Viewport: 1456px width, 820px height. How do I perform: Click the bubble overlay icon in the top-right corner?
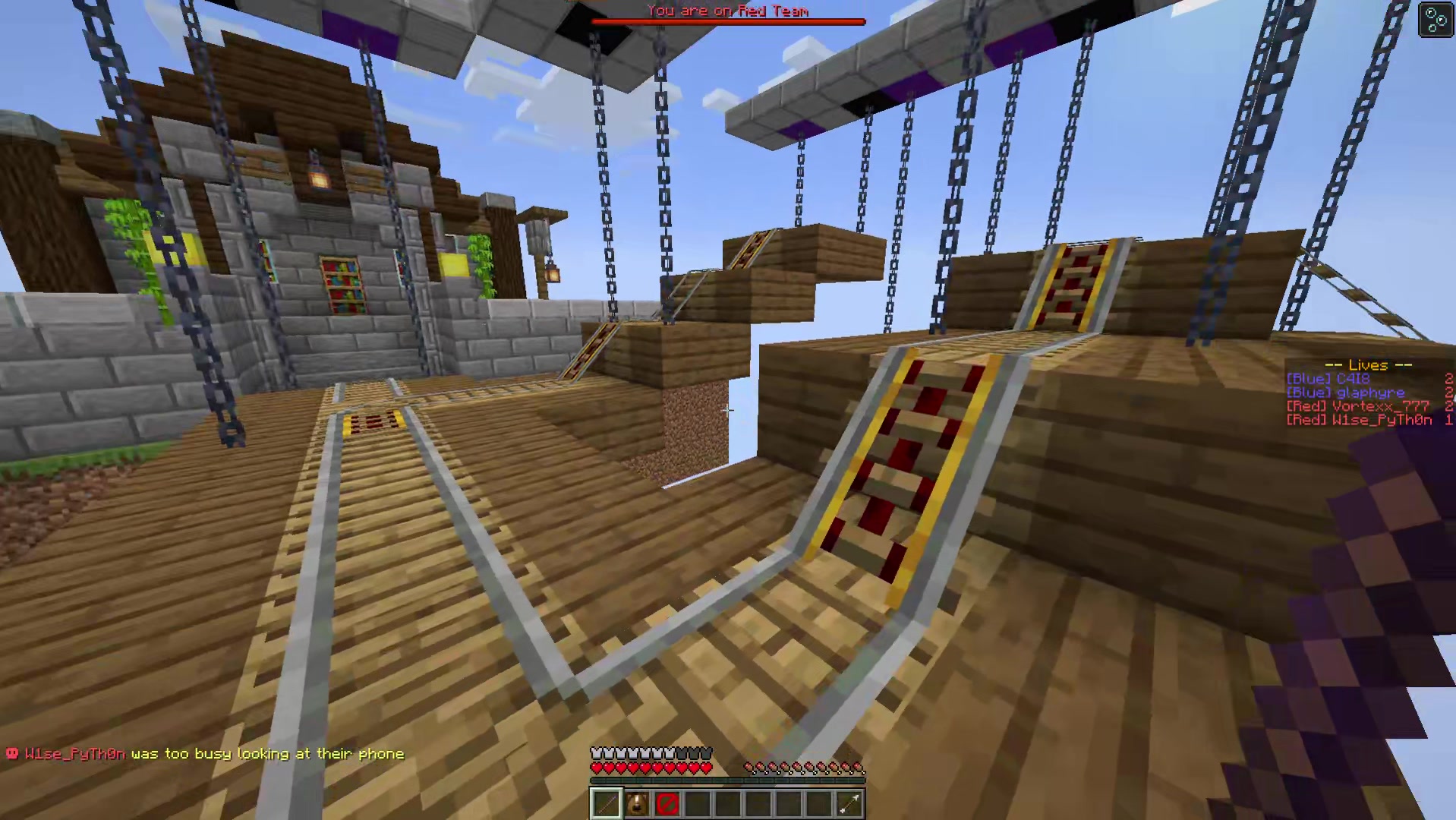1435,20
